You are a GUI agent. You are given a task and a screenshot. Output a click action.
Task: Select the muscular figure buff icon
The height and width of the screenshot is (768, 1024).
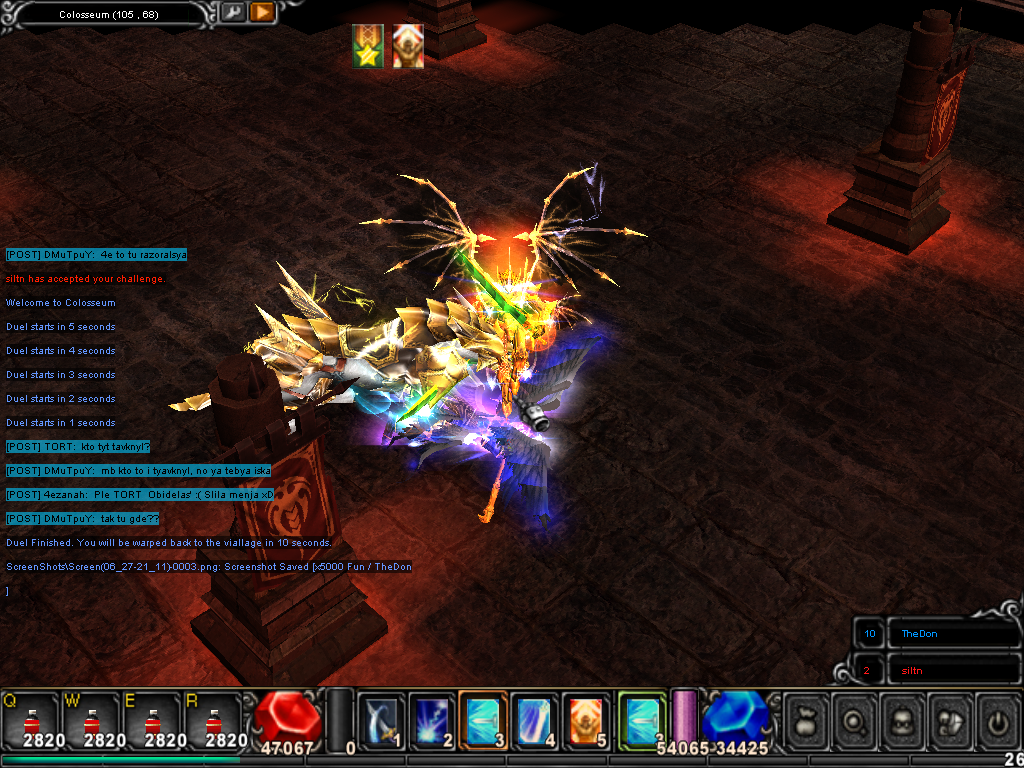pos(408,47)
